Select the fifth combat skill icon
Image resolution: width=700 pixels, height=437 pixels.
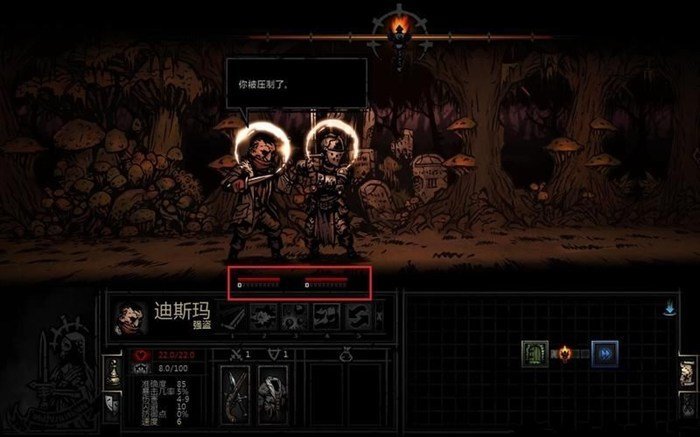click(x=357, y=317)
